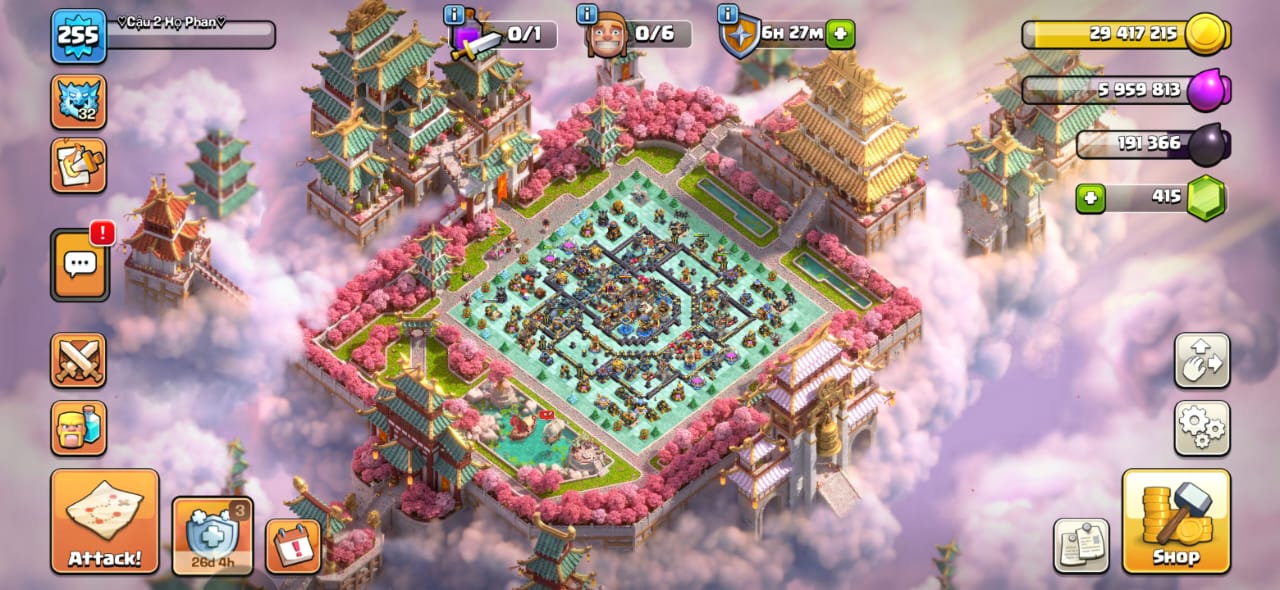The image size is (1280, 590).
Task: Open the army barbarian and potion button
Action: (79, 428)
